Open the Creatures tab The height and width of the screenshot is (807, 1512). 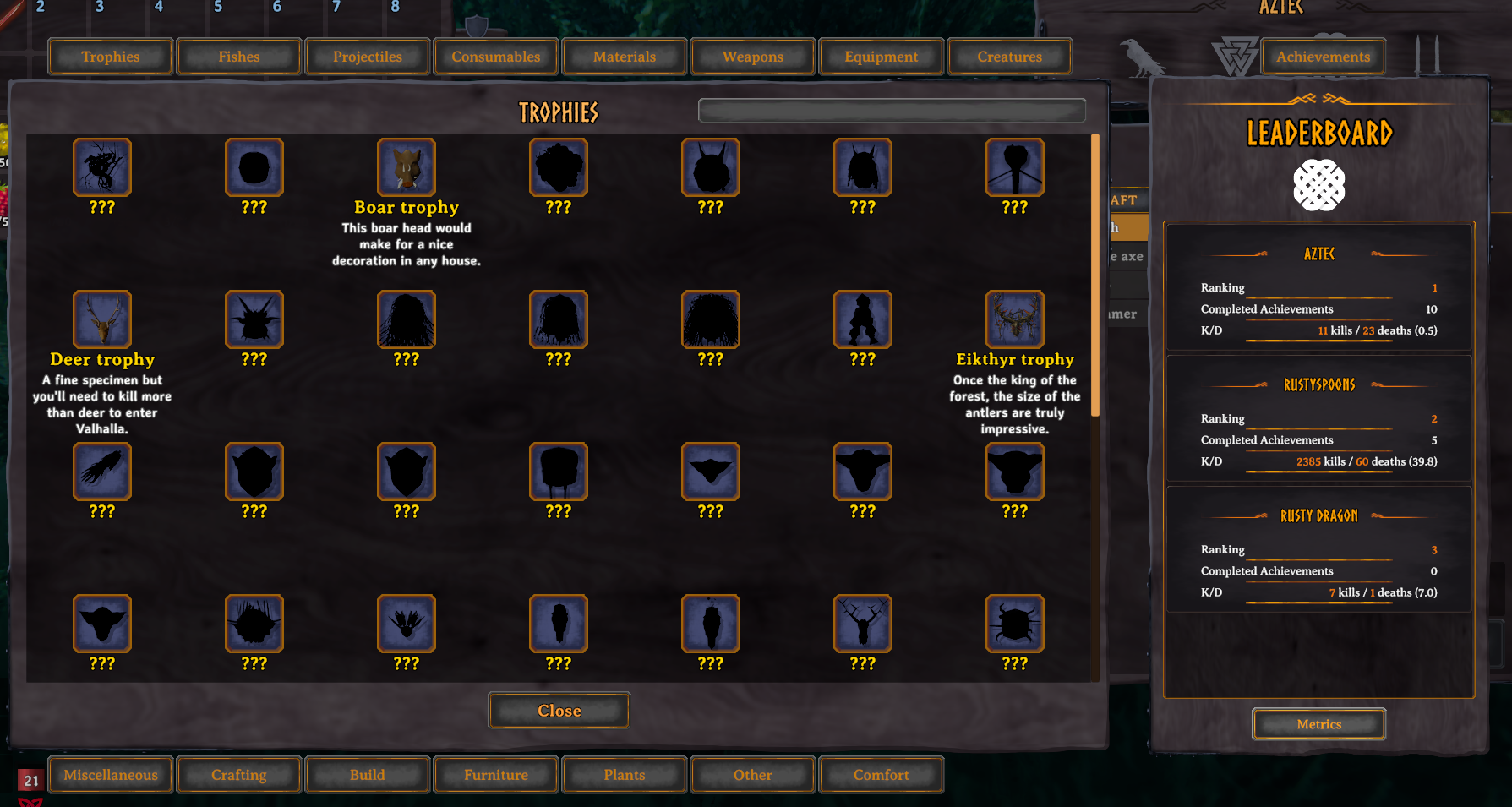pos(1010,56)
